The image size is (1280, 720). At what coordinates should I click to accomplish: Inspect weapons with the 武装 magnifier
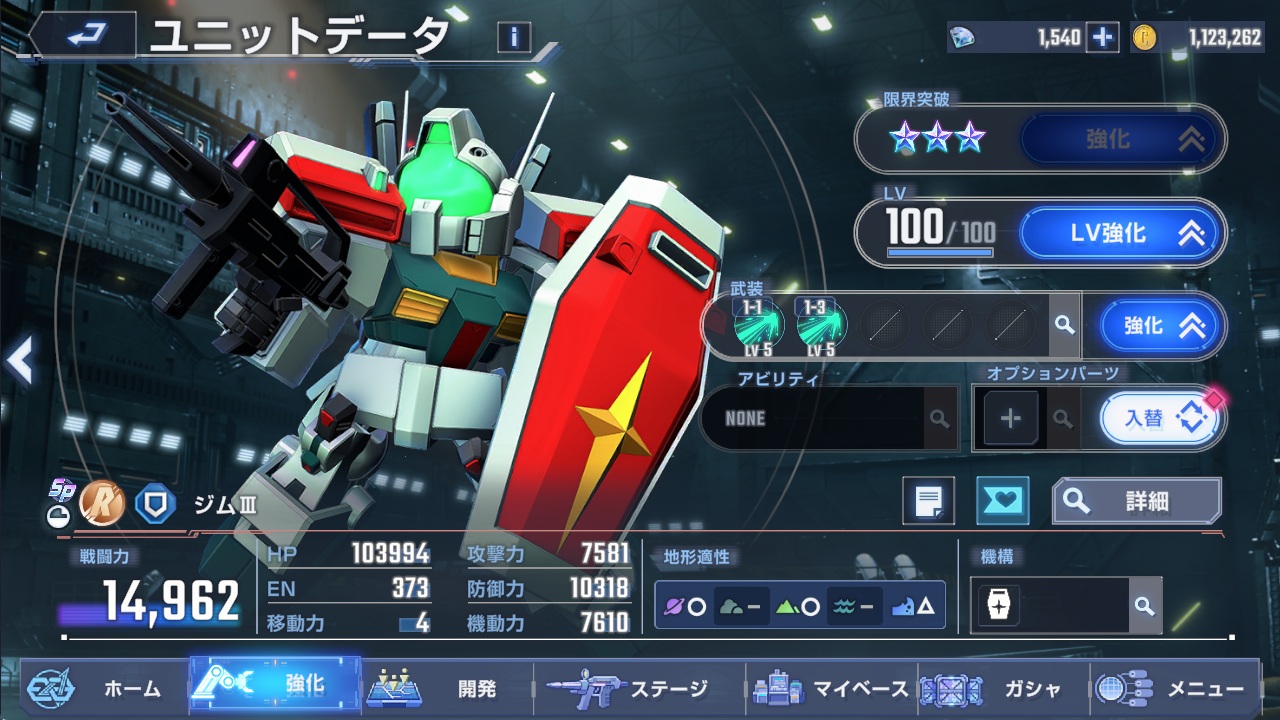pos(1065,325)
